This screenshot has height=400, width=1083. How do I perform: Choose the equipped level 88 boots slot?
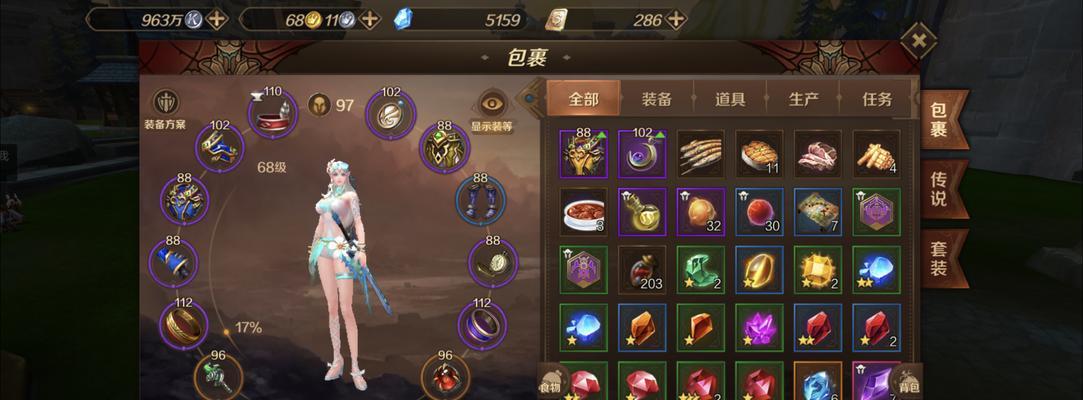pos(480,200)
